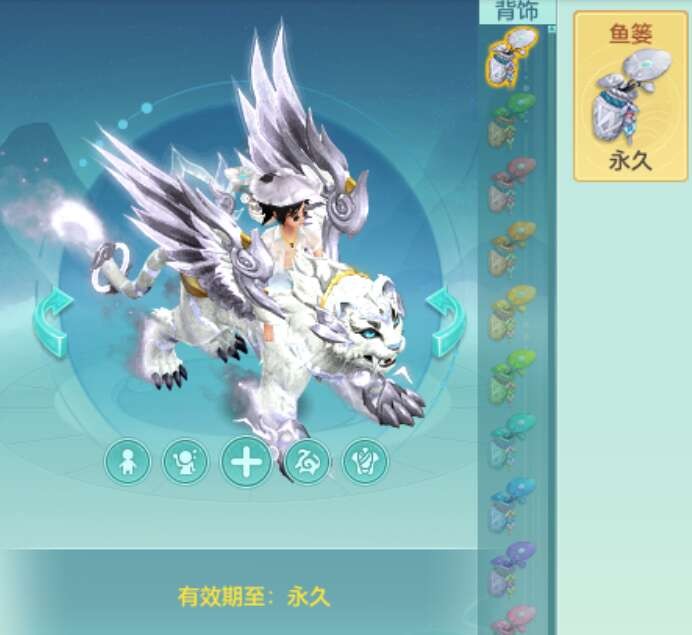
Task: Select the 鱼篓 permanent item card
Action: [x=630, y=96]
